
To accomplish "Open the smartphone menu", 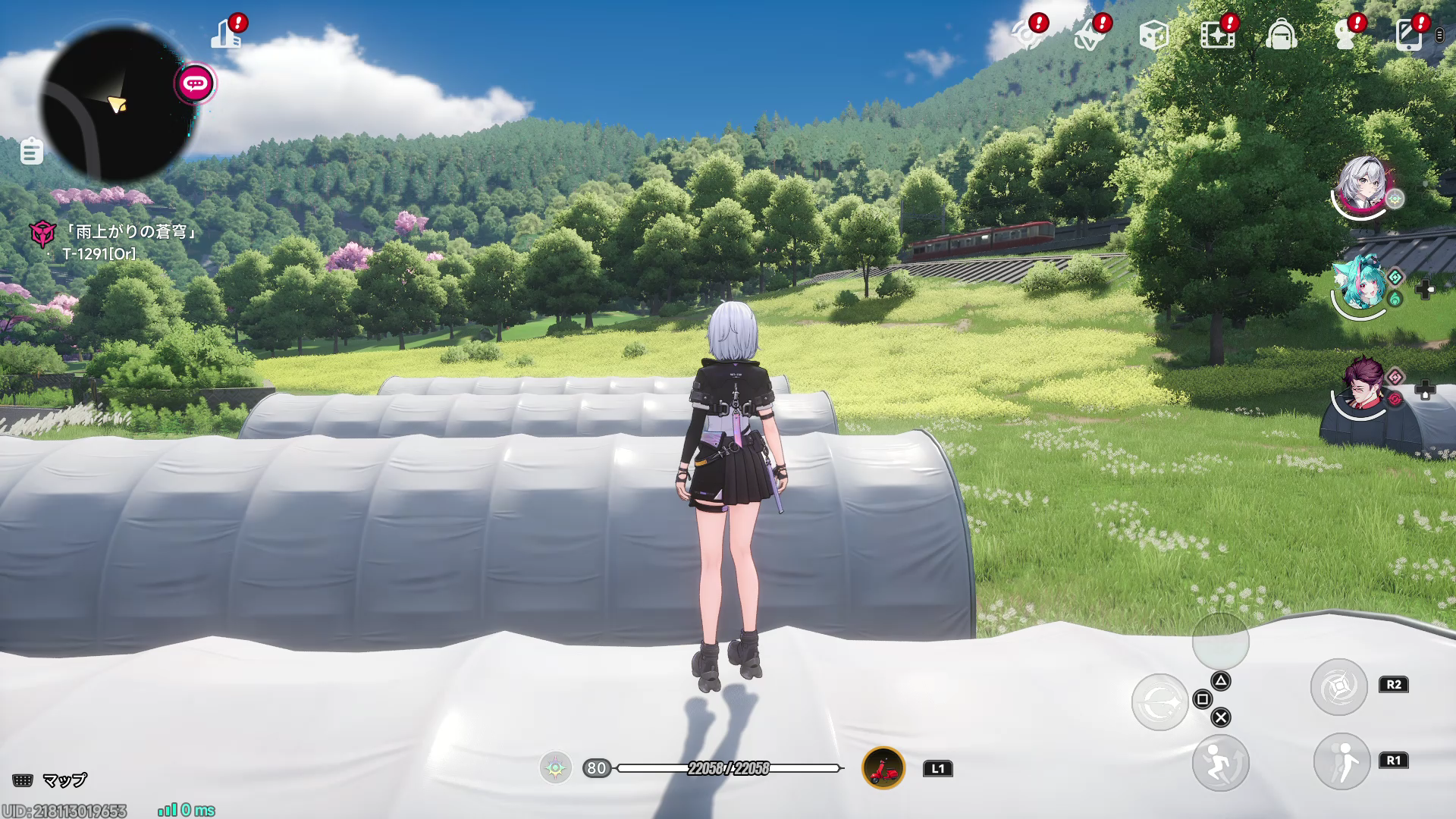I will click(x=1408, y=35).
